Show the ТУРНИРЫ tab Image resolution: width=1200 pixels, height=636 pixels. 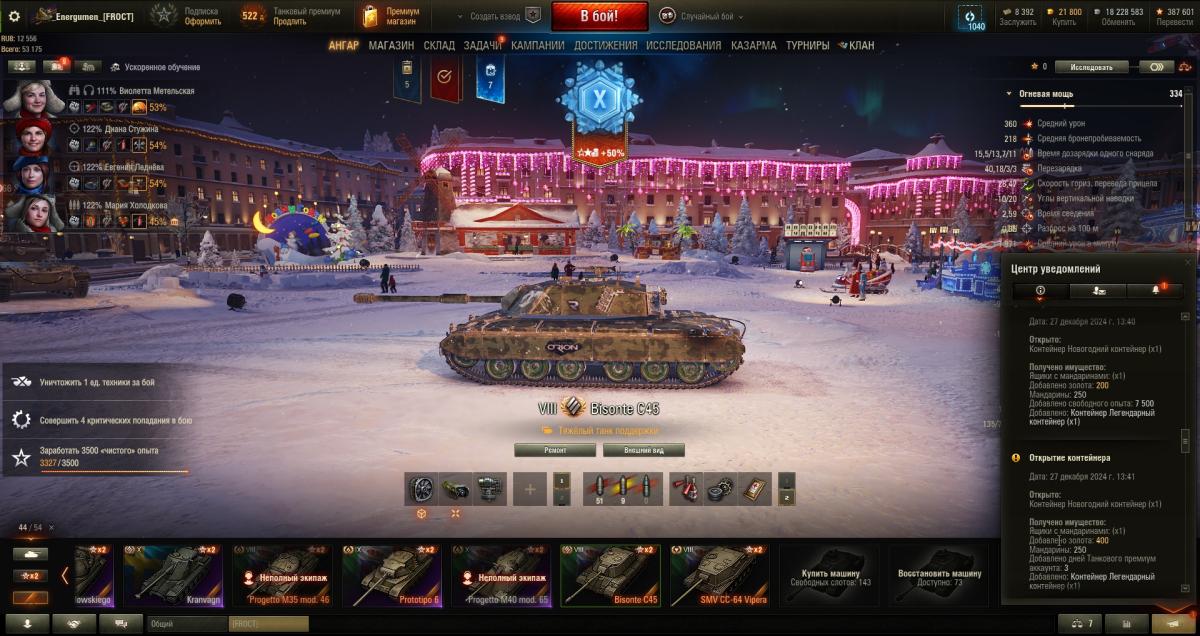(807, 45)
